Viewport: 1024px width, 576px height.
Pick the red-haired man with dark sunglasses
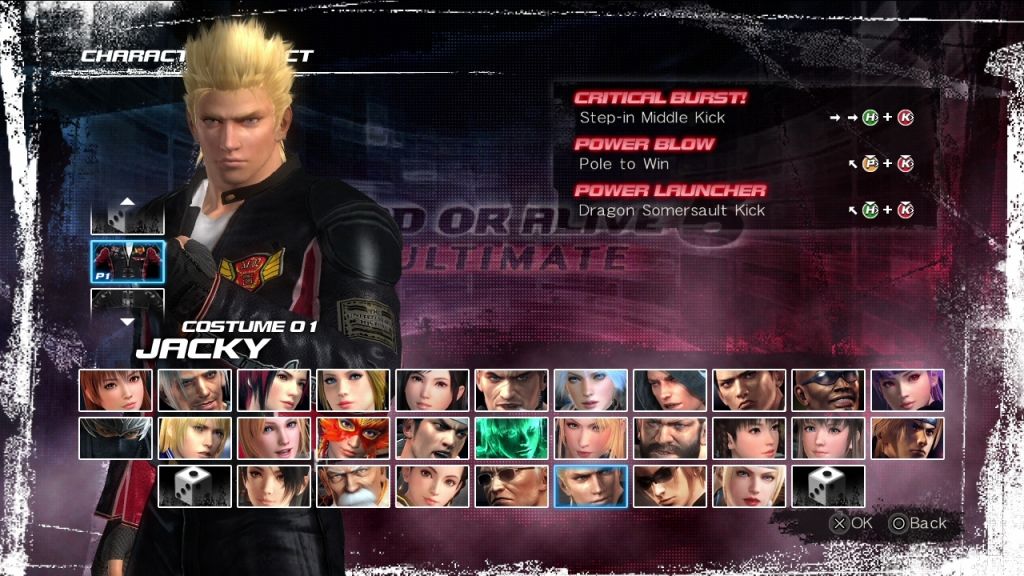click(670, 486)
